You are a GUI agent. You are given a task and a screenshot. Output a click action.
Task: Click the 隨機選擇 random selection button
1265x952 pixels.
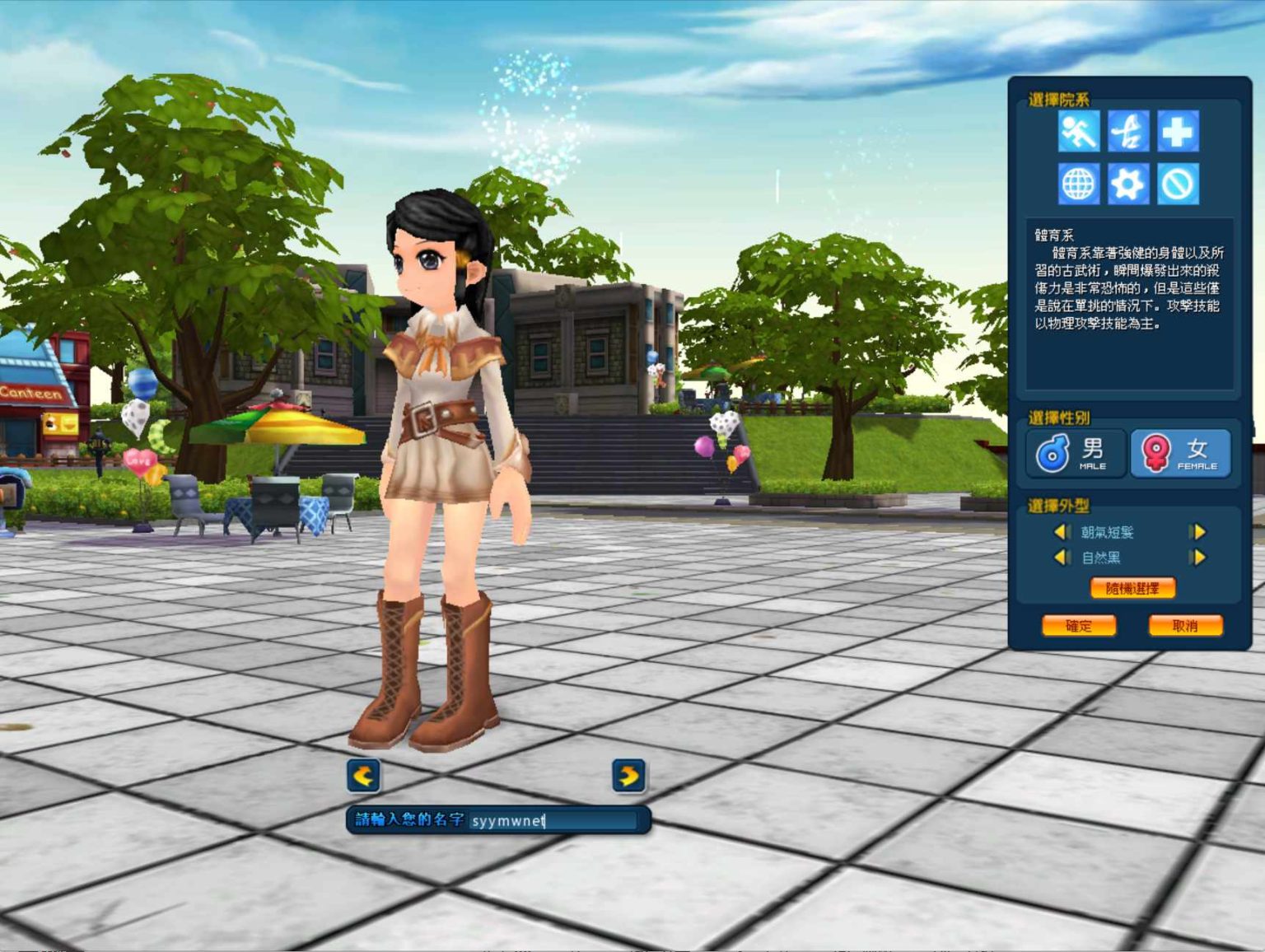point(1132,588)
